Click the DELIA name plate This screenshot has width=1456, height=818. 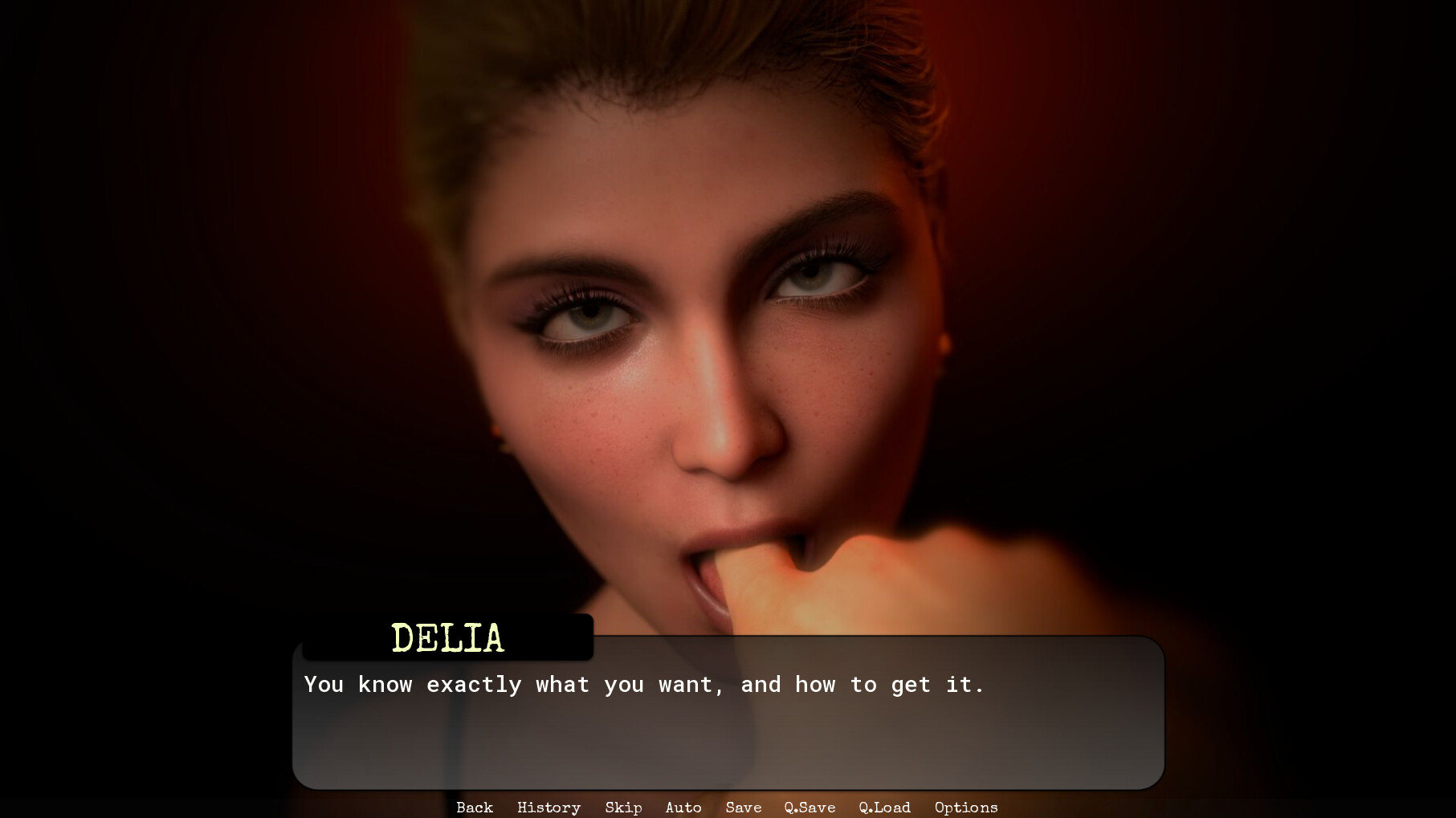pos(446,638)
